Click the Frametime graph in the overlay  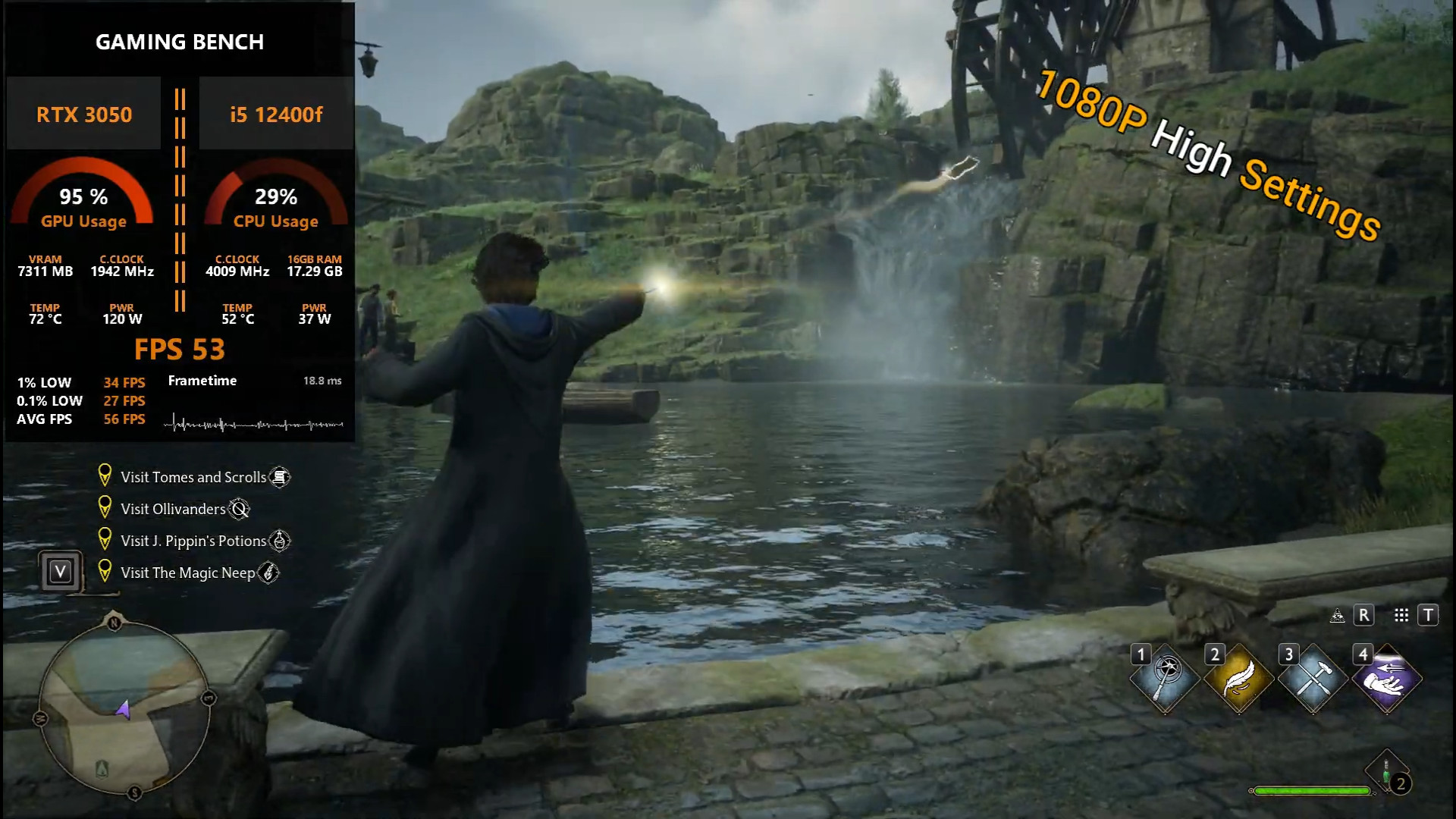coord(254,424)
